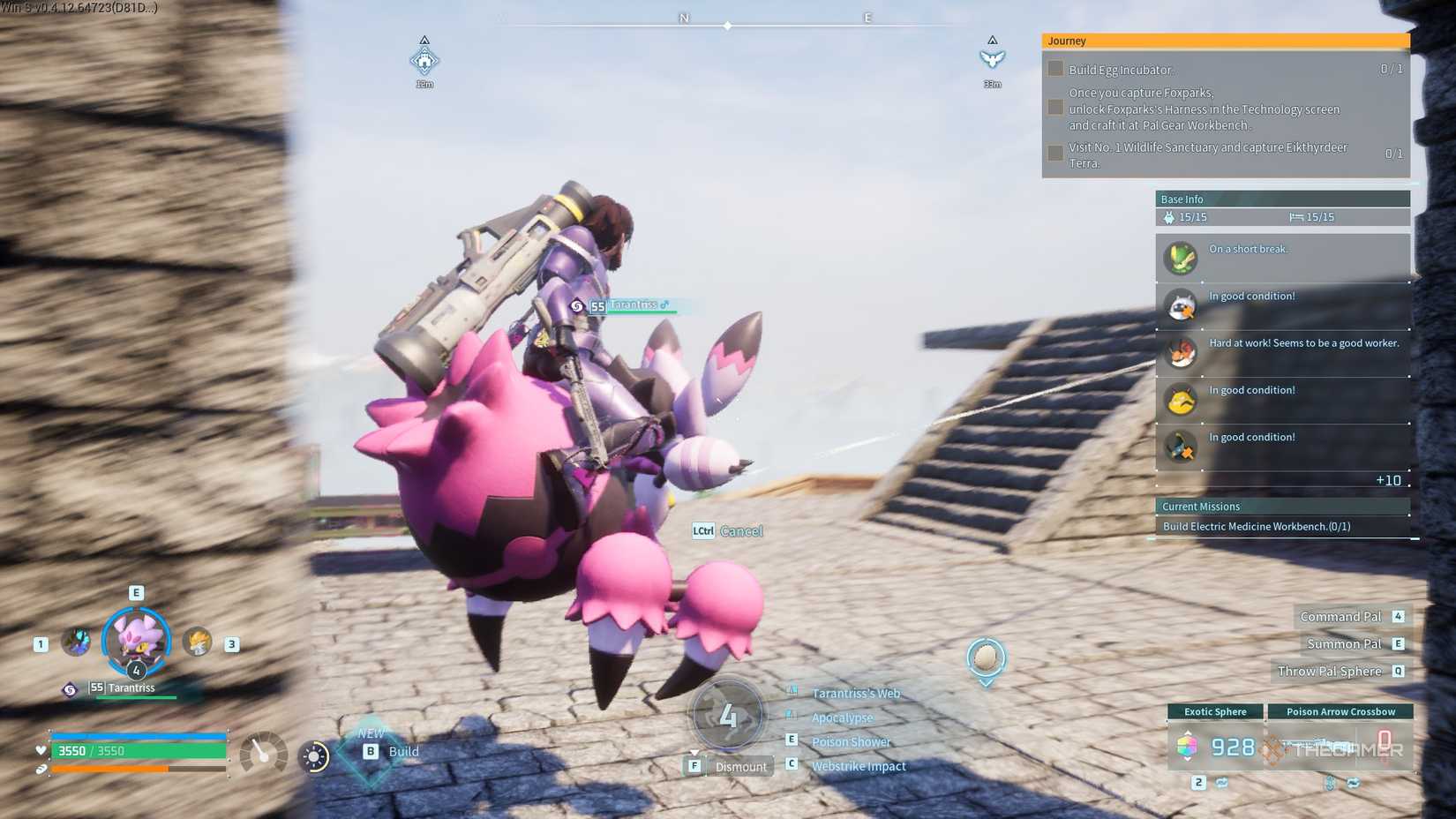Viewport: 1456px width, 819px height.
Task: Check the Build Egg Incubator objective
Action: (1055, 68)
